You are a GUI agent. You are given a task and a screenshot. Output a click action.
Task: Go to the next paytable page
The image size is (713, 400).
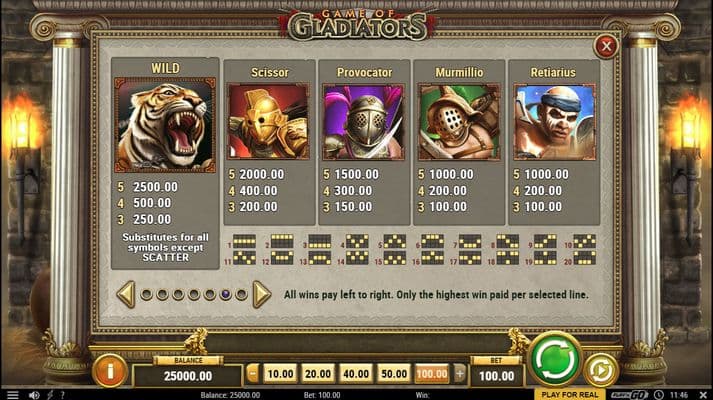click(x=261, y=294)
